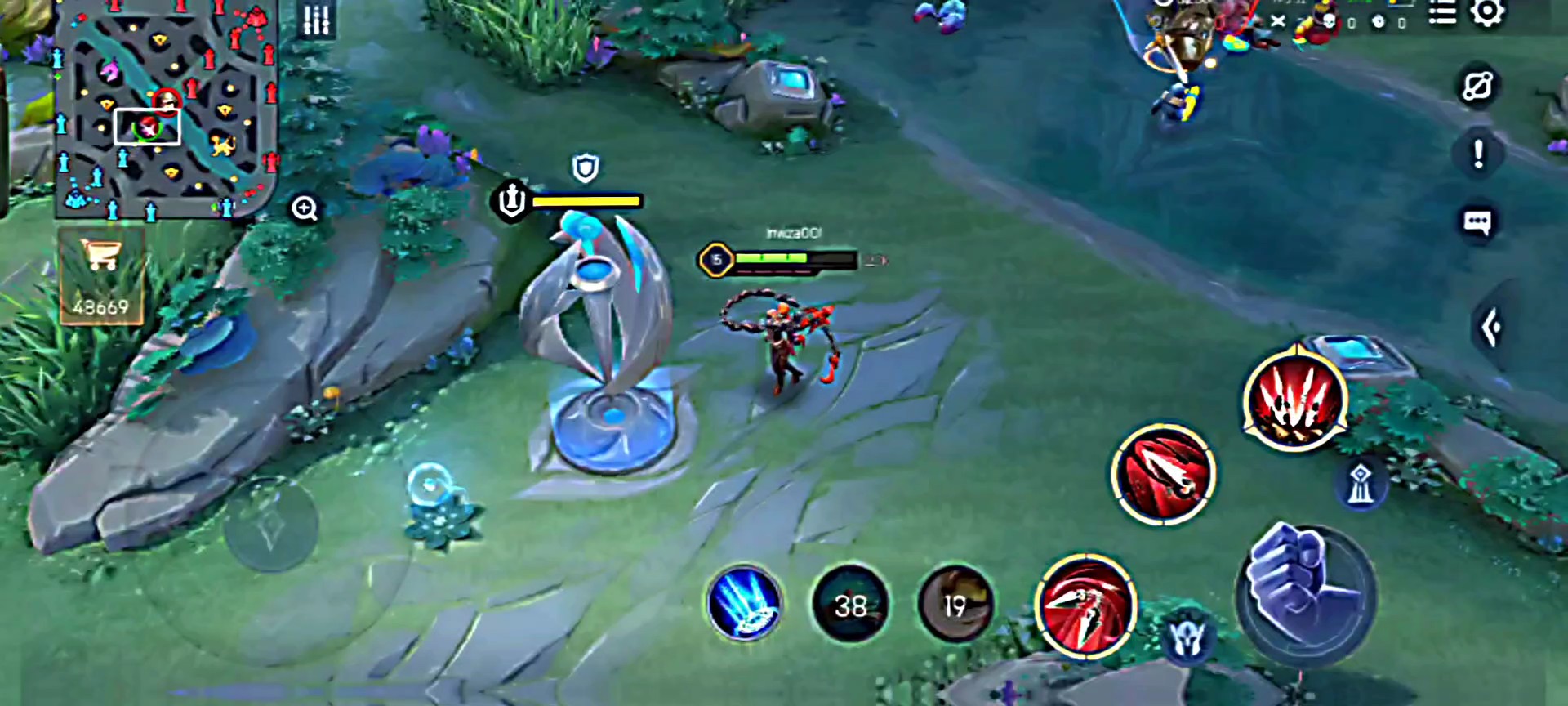The image size is (1568, 706).
Task: Open the quick chat bubble
Action: point(1477,222)
